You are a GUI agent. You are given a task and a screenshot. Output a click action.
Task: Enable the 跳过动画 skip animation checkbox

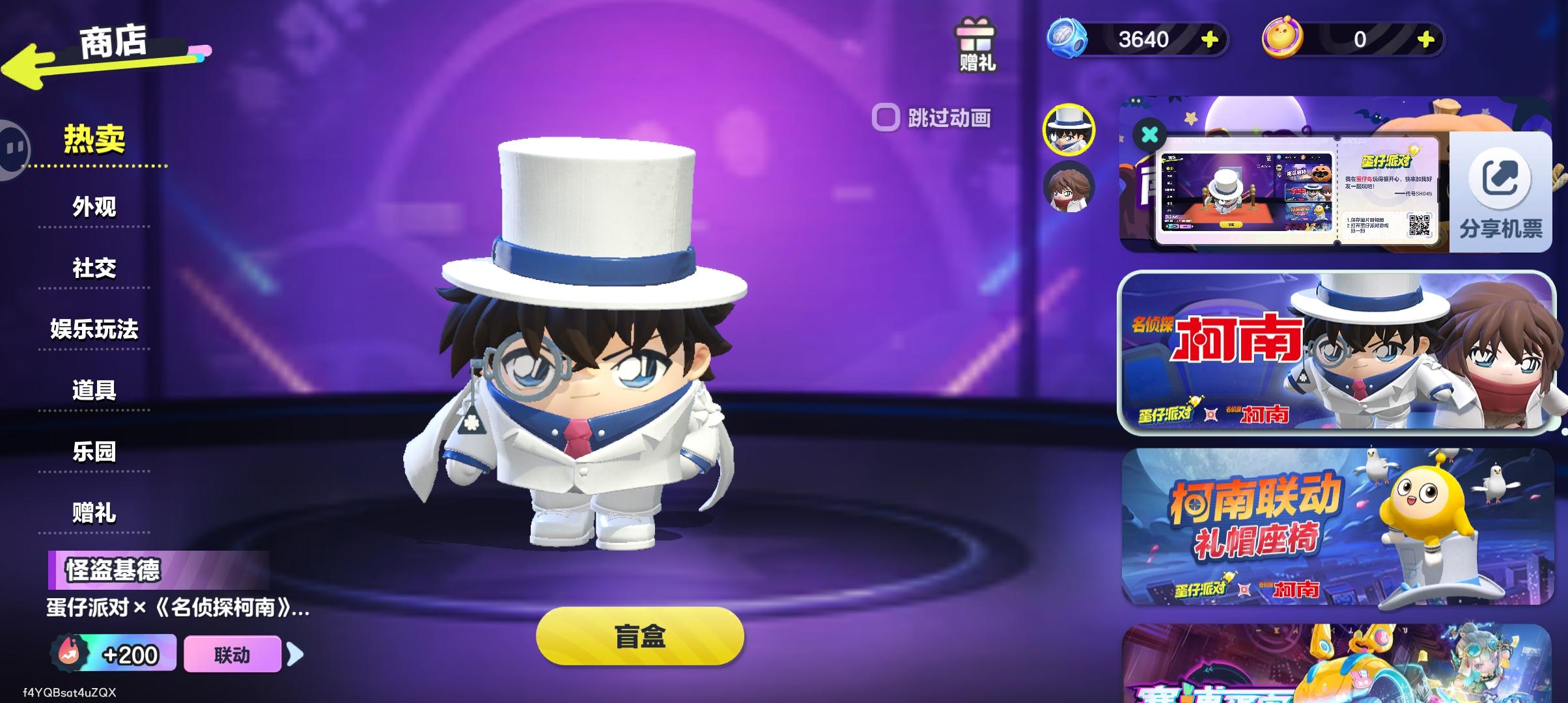point(888,117)
